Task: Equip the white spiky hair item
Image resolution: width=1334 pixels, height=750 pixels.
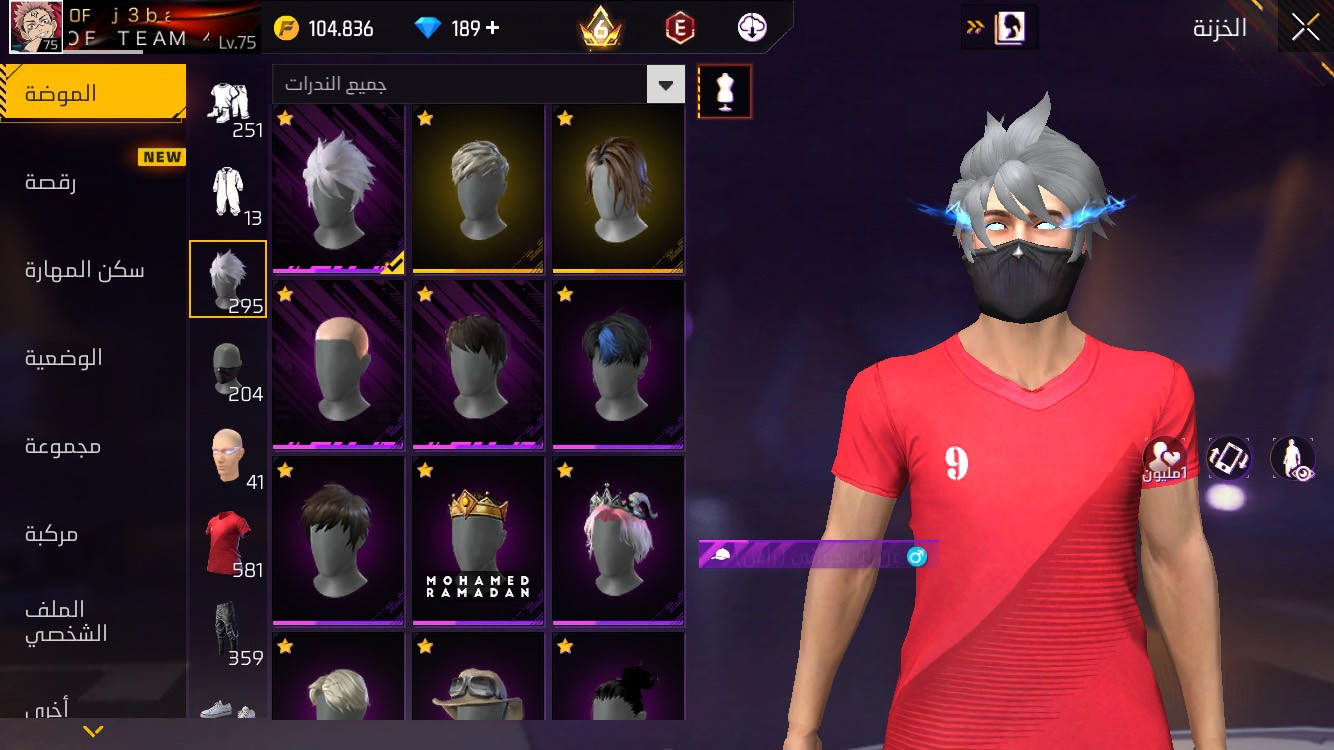Action: [x=338, y=188]
